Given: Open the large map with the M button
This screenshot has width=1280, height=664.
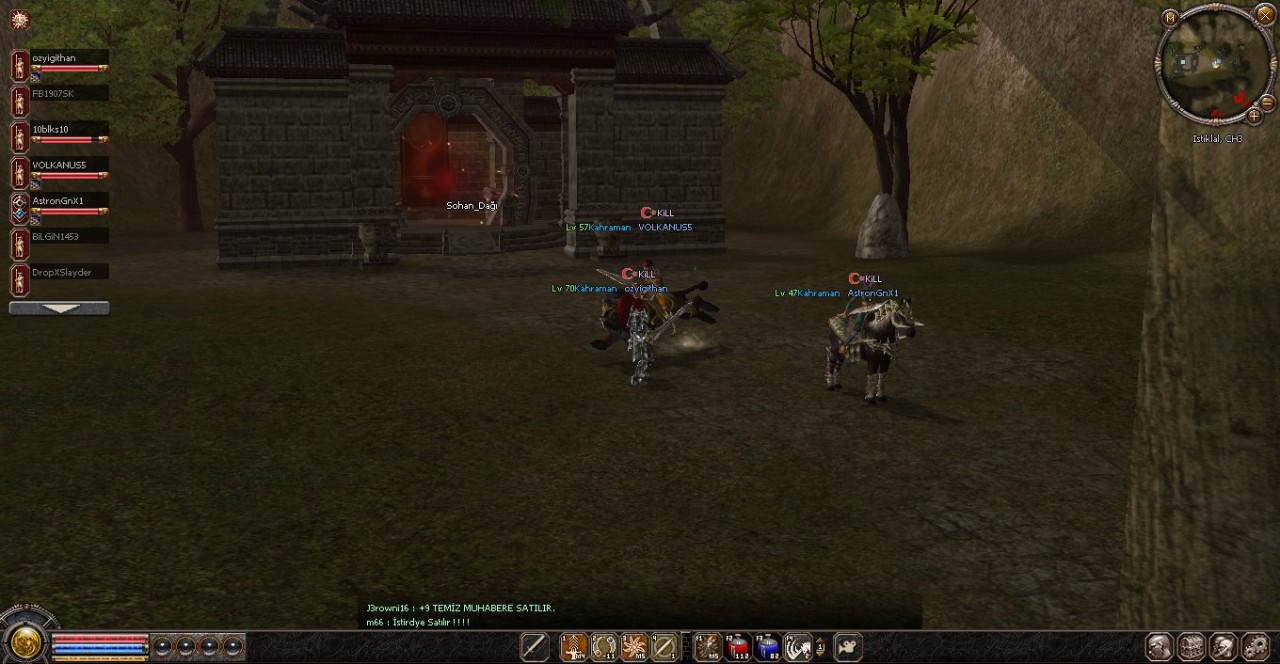Looking at the screenshot, I should 1170,17.
